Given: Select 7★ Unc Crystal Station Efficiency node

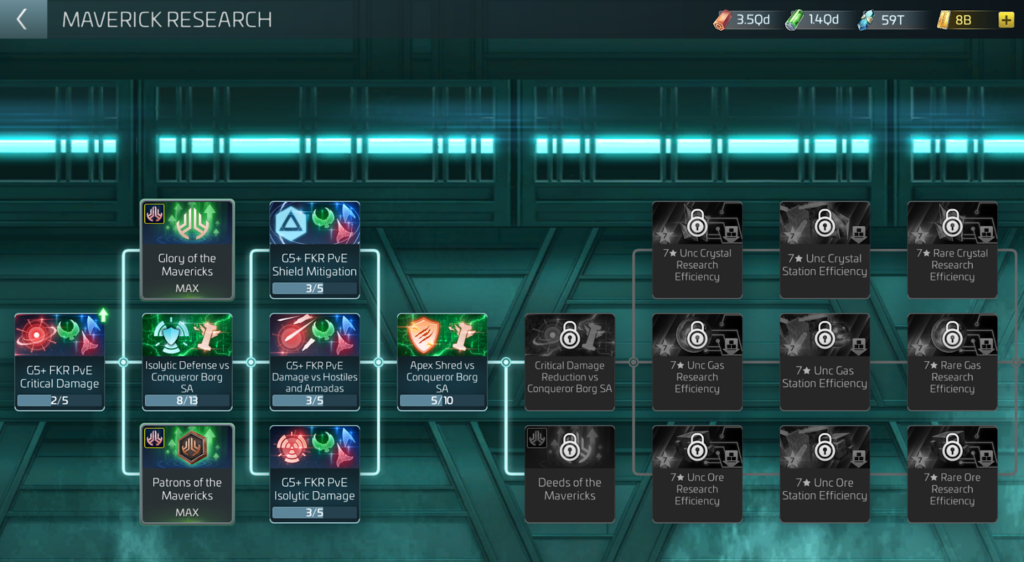Looking at the screenshot, I should pos(825,249).
